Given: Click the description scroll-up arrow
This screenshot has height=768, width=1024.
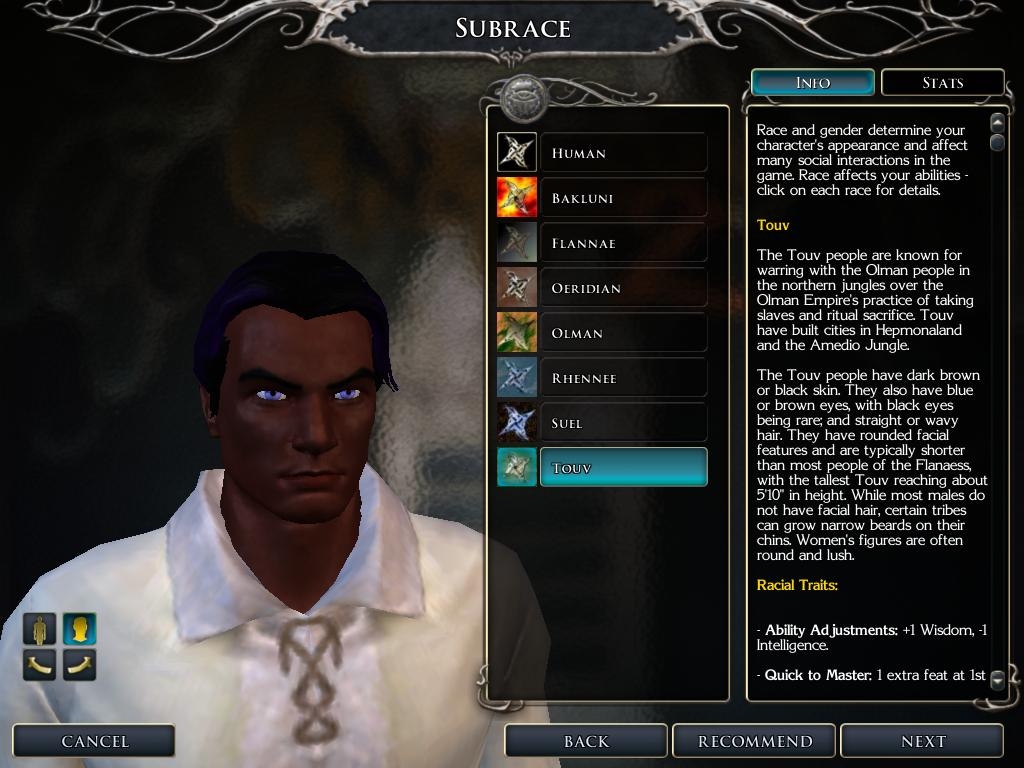Looking at the screenshot, I should click(997, 122).
